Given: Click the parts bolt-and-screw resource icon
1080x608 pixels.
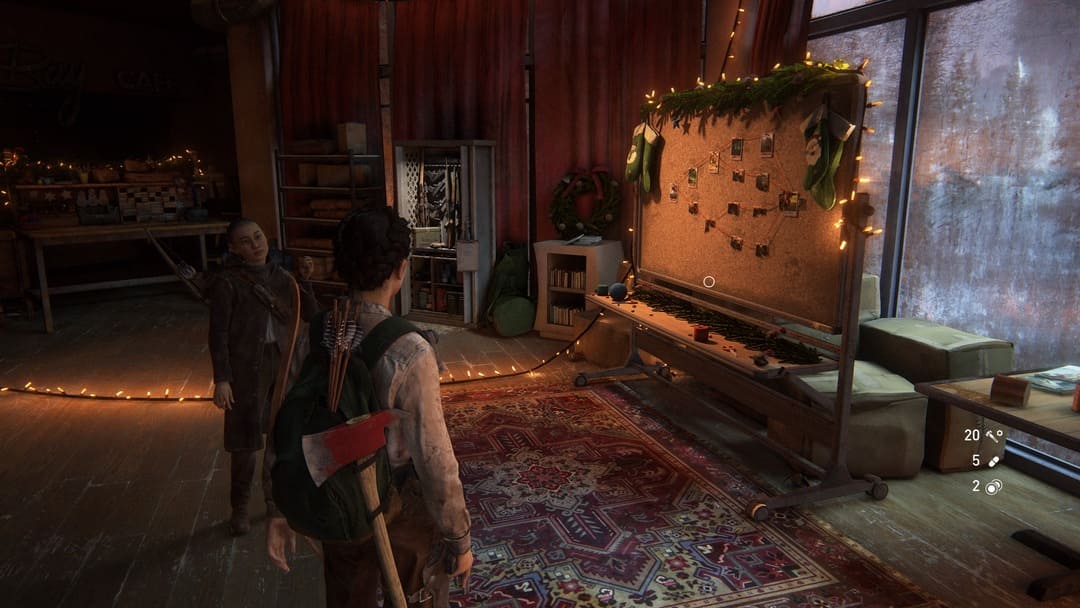Looking at the screenshot, I should coord(994,435).
